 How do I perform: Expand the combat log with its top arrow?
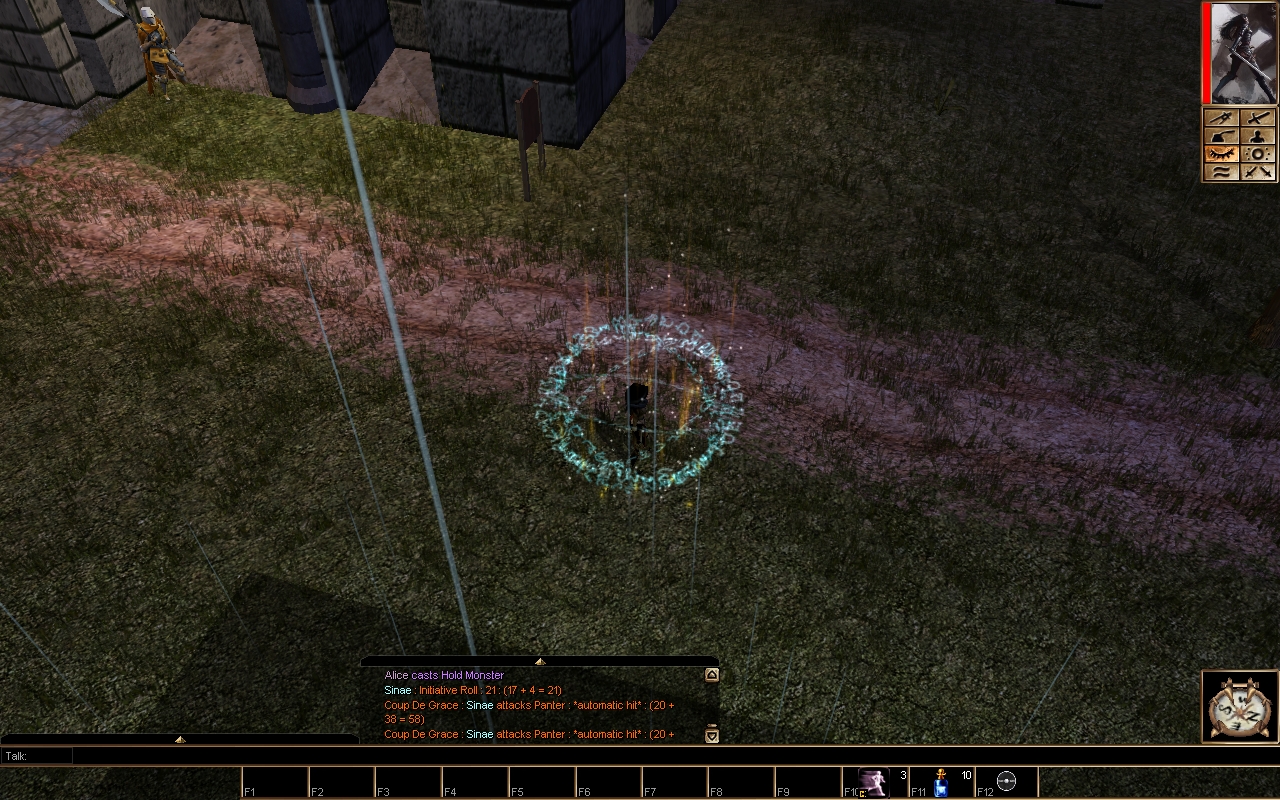coord(540,661)
